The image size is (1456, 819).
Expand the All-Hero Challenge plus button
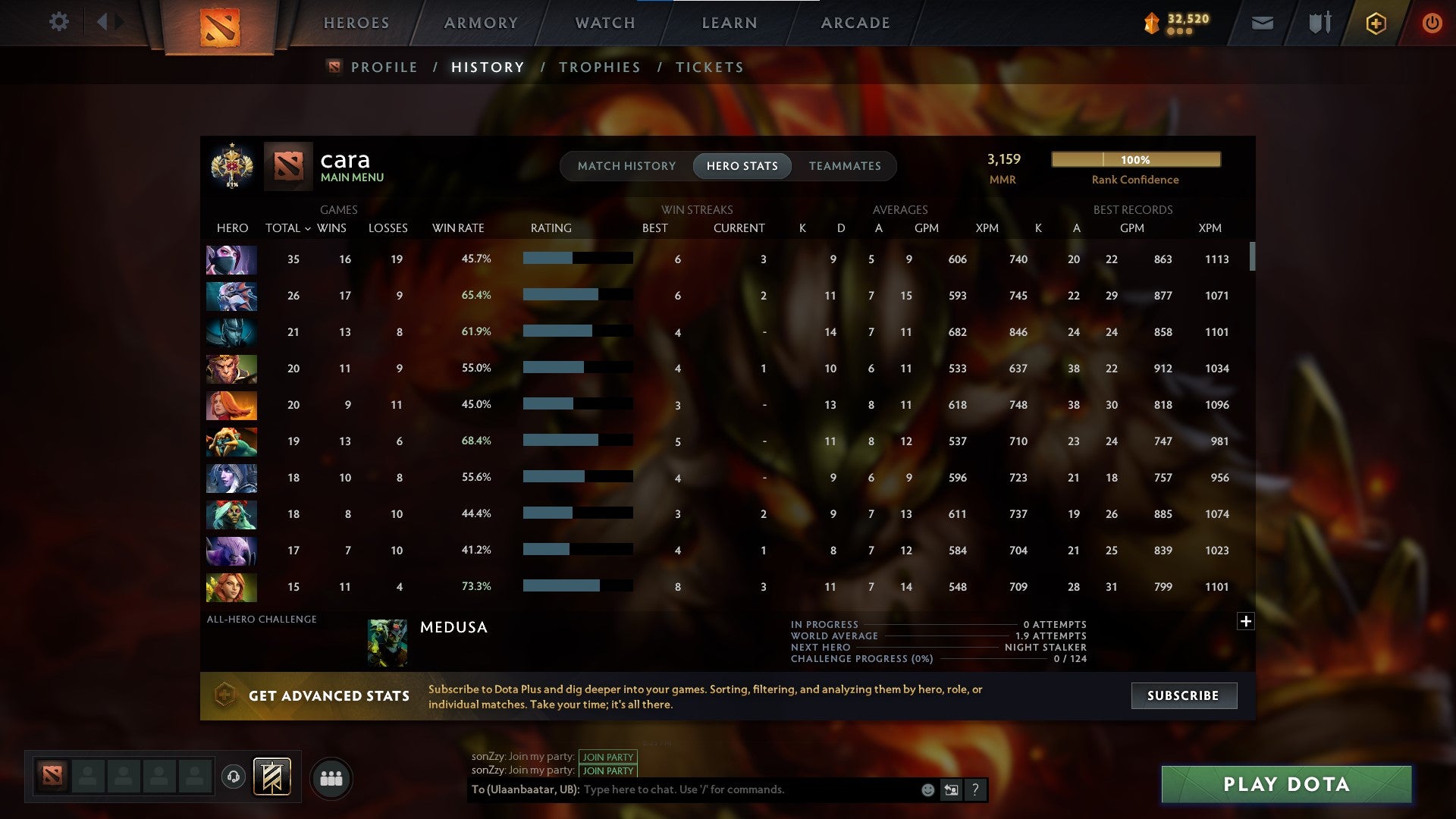pos(1244,622)
